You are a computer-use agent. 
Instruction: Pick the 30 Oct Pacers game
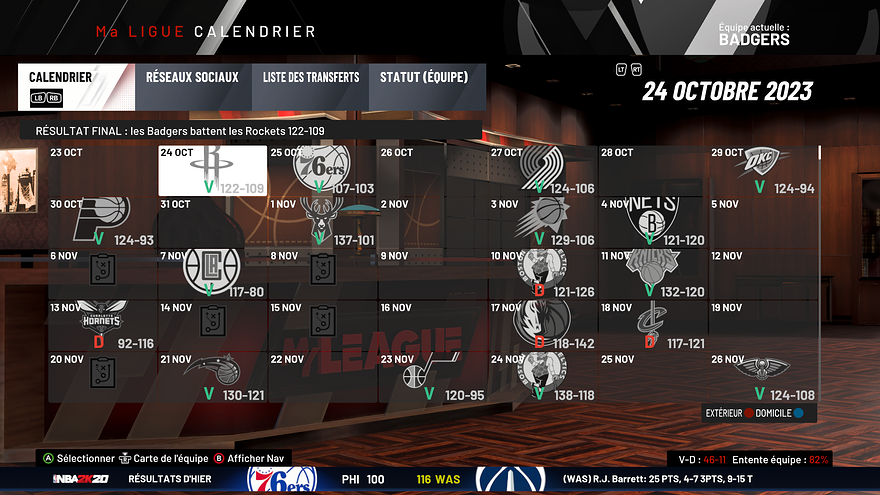point(103,222)
